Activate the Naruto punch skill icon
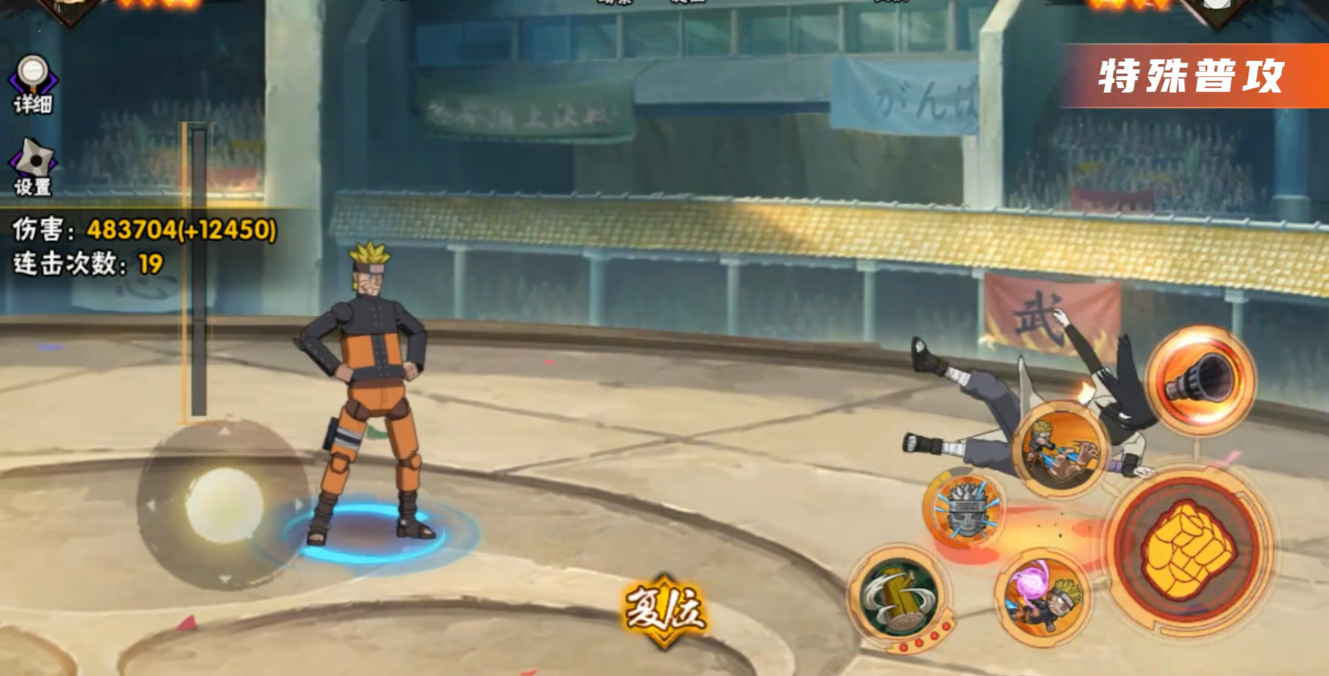Image resolution: width=1329 pixels, height=676 pixels. click(1061, 449)
